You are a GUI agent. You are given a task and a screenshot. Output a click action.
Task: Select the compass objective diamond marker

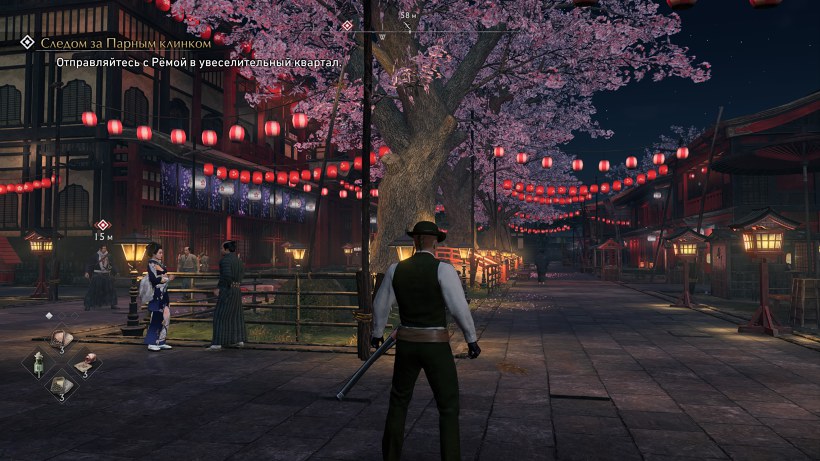tap(347, 25)
